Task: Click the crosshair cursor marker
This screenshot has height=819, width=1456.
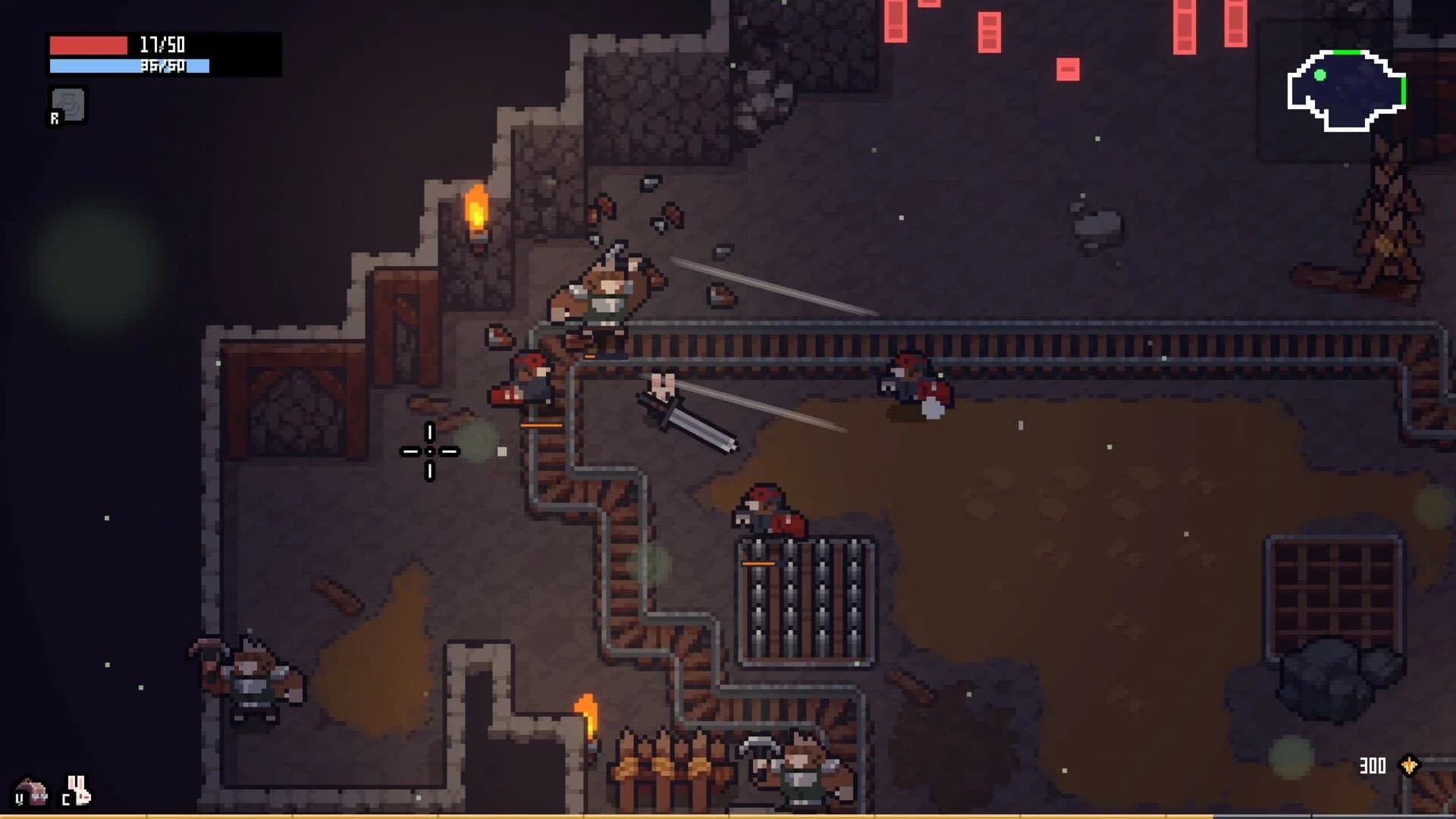Action: [430, 450]
